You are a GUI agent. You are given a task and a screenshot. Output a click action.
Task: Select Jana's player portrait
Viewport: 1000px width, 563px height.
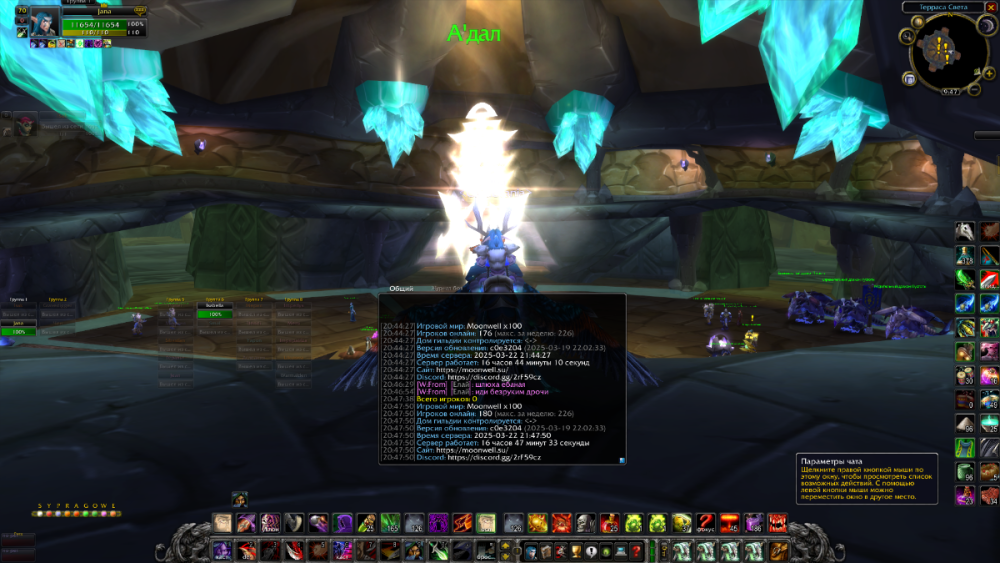click(45, 22)
